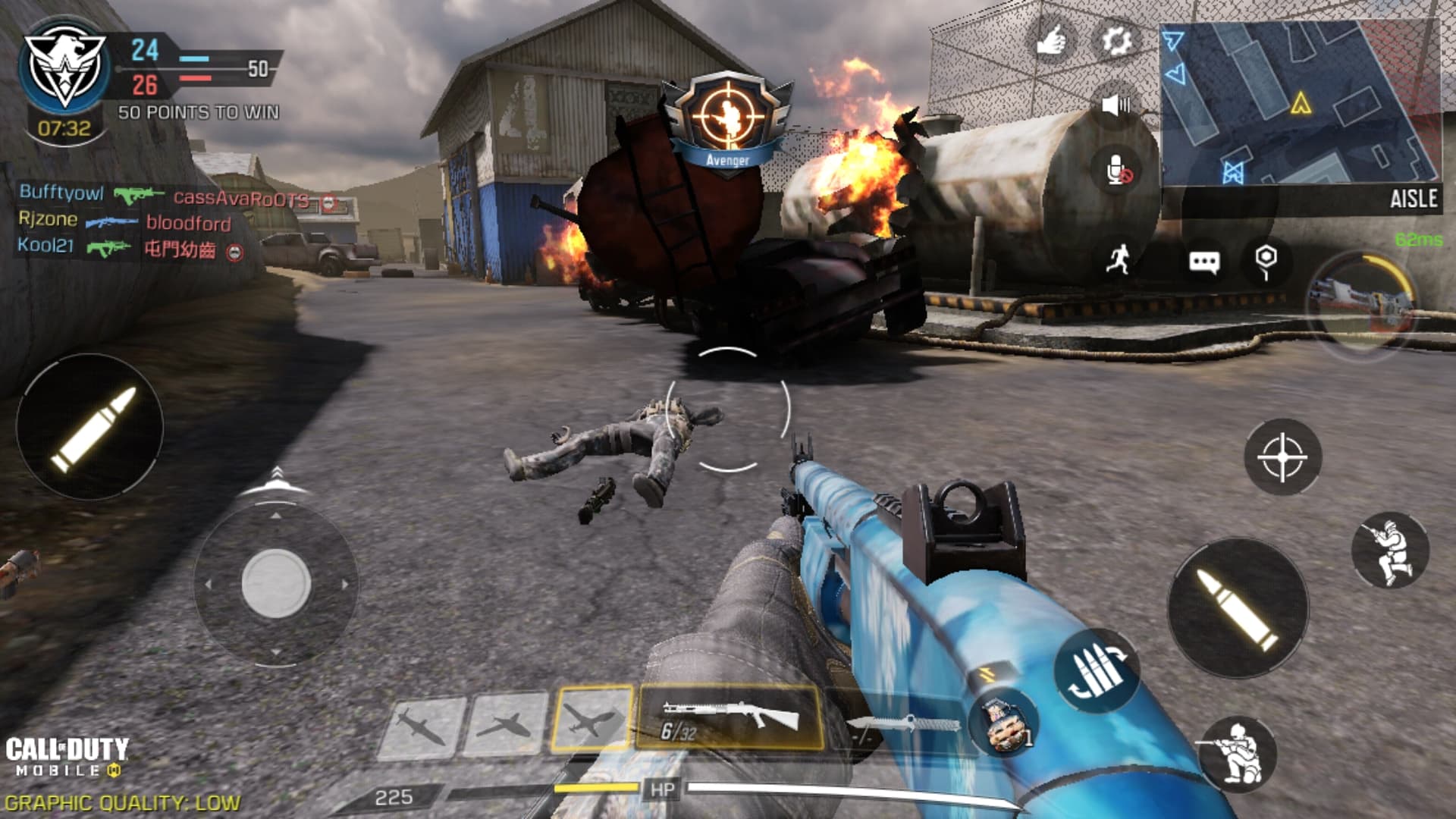
Task: Tap the location ping marker icon
Action: click(x=1266, y=260)
